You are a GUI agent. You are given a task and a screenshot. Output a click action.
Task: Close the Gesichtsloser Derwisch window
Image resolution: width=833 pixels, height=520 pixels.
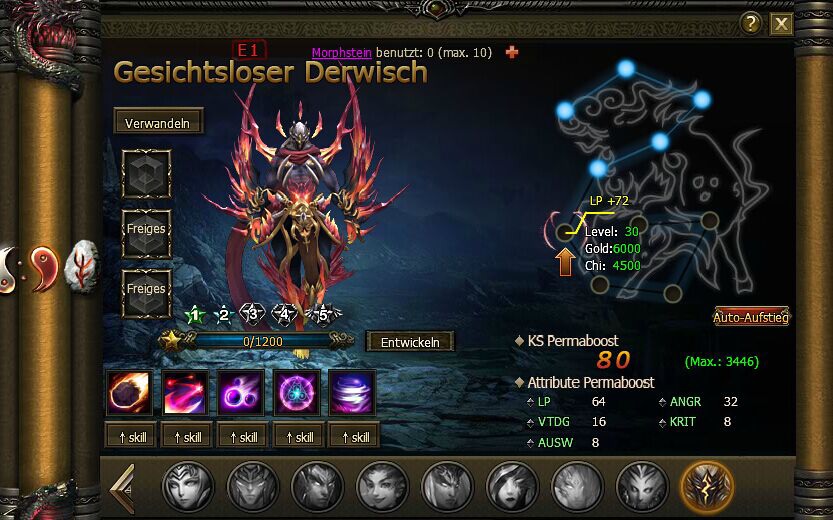click(781, 24)
